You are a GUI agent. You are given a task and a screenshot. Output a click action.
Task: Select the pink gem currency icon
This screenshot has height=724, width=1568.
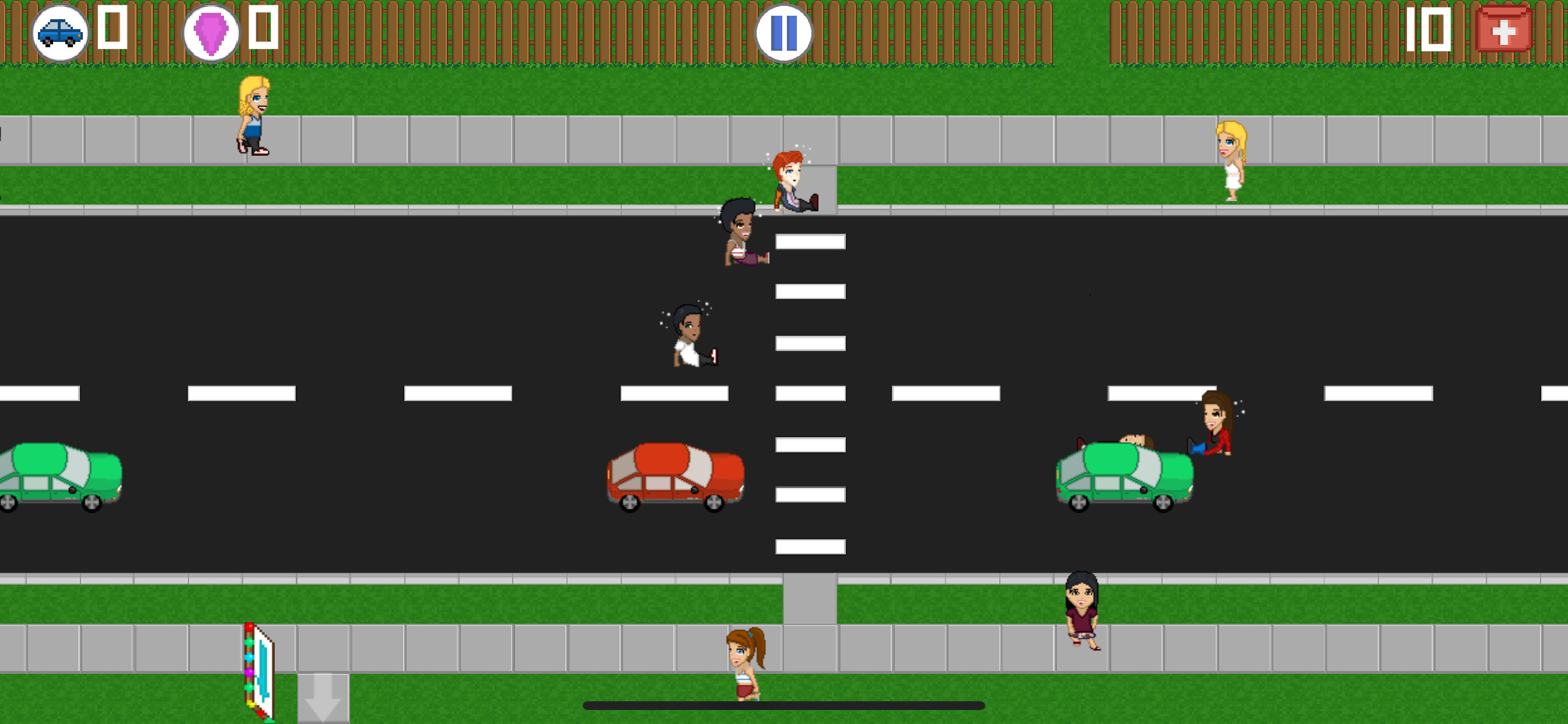211,33
